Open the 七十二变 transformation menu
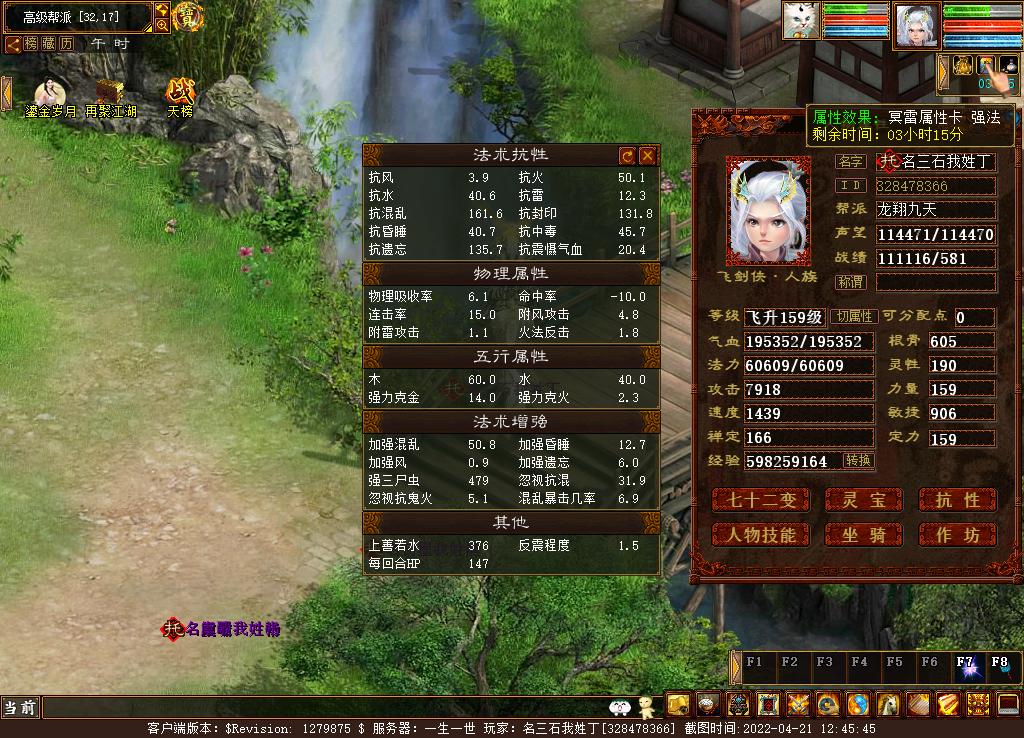1024x738 pixels. click(x=760, y=499)
